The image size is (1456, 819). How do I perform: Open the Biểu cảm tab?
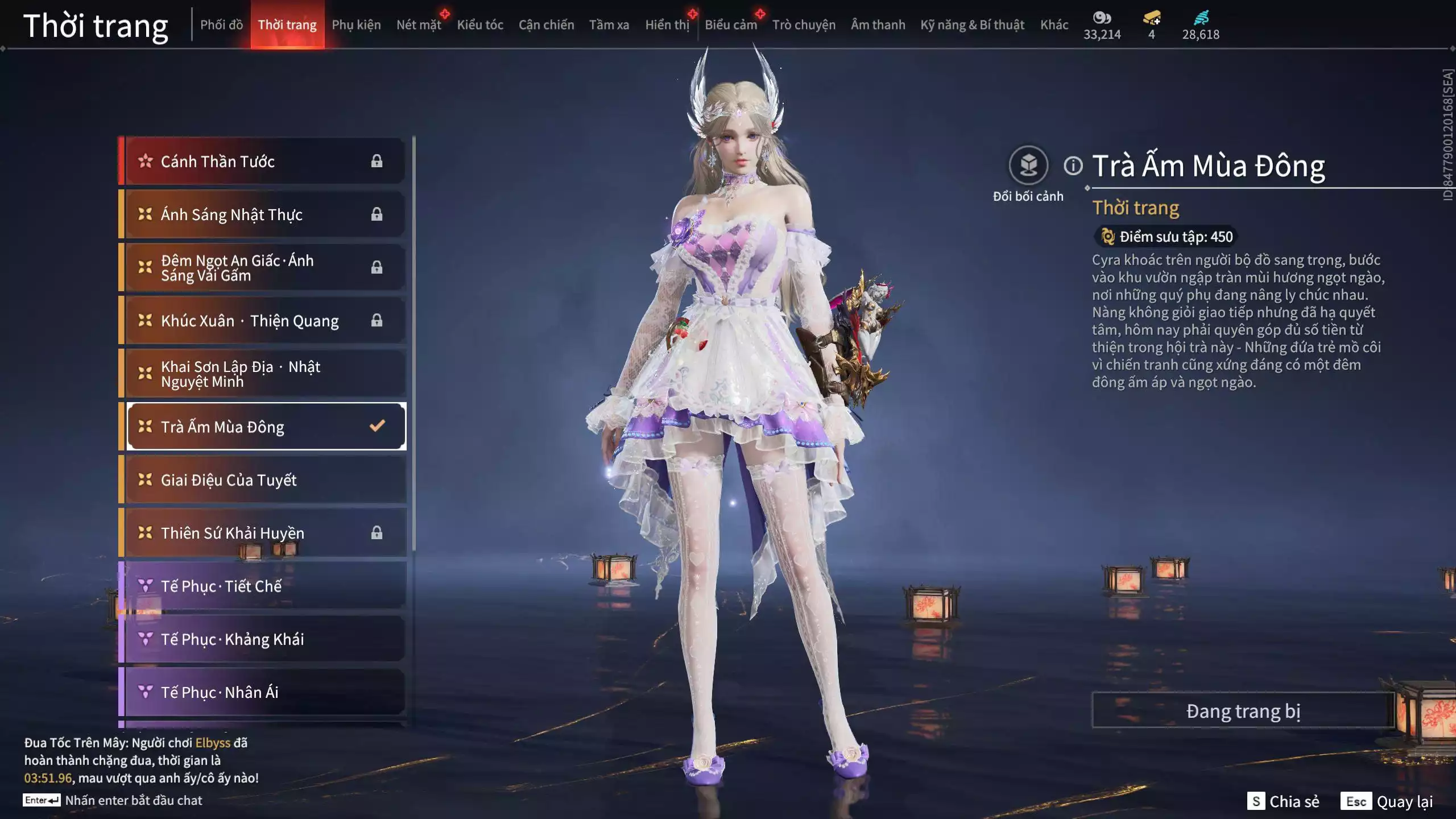click(x=731, y=25)
